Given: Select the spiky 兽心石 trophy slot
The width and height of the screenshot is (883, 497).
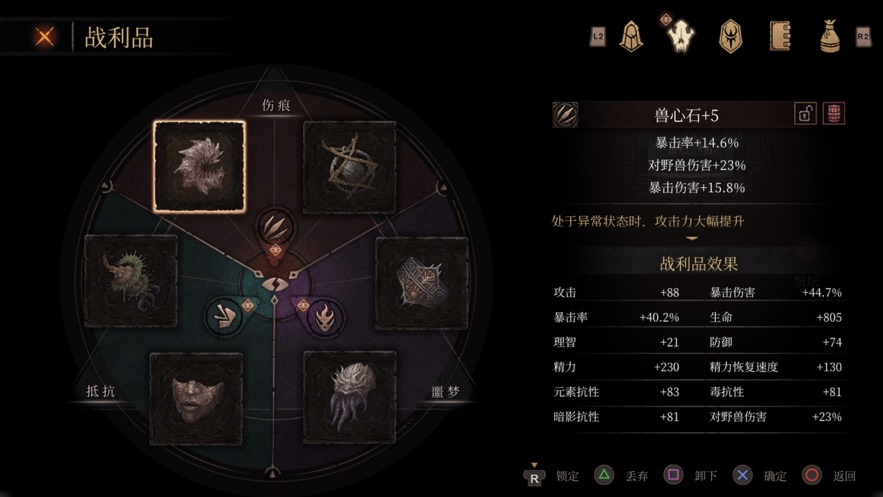Looking at the screenshot, I should click(x=199, y=166).
